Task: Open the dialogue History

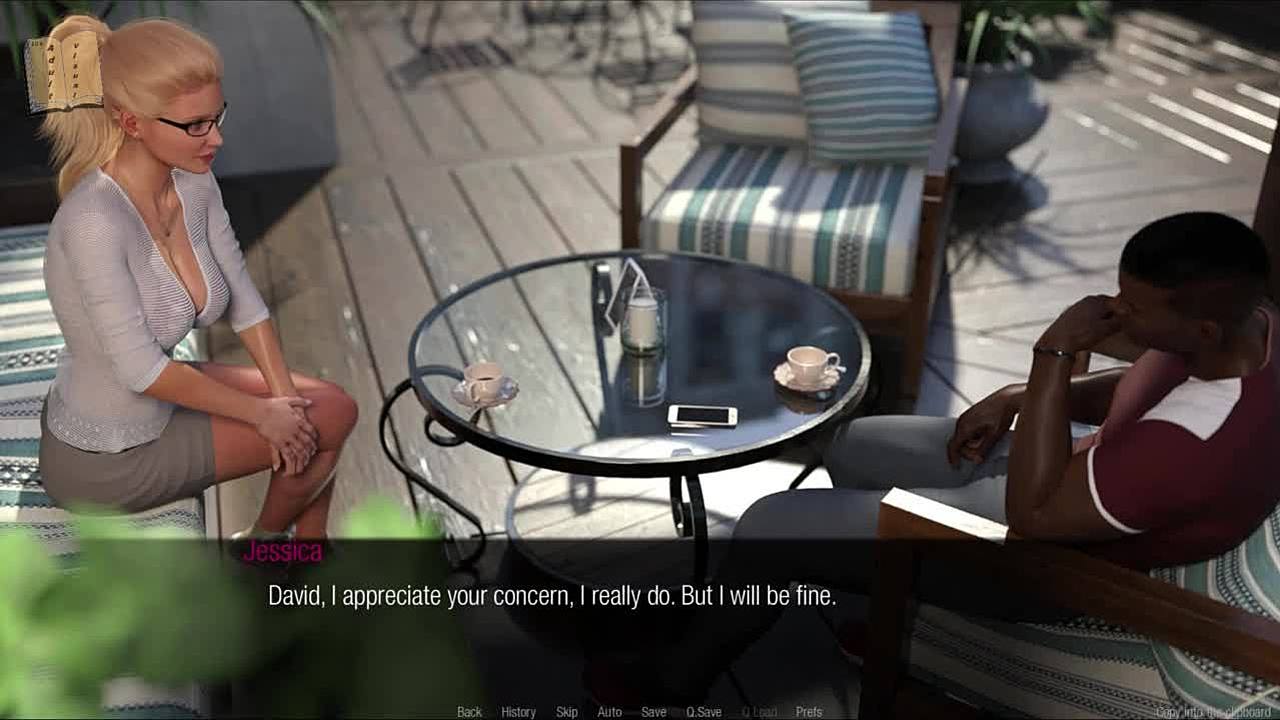Action: click(x=518, y=712)
